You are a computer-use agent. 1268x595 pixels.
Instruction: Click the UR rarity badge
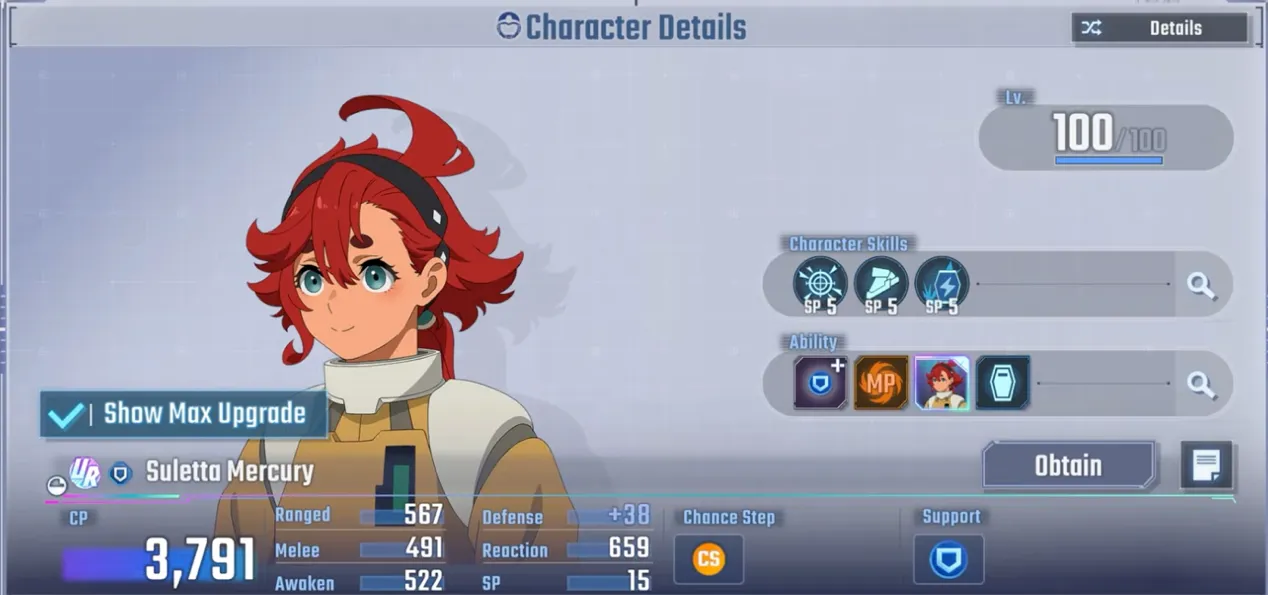pyautogui.click(x=84, y=472)
